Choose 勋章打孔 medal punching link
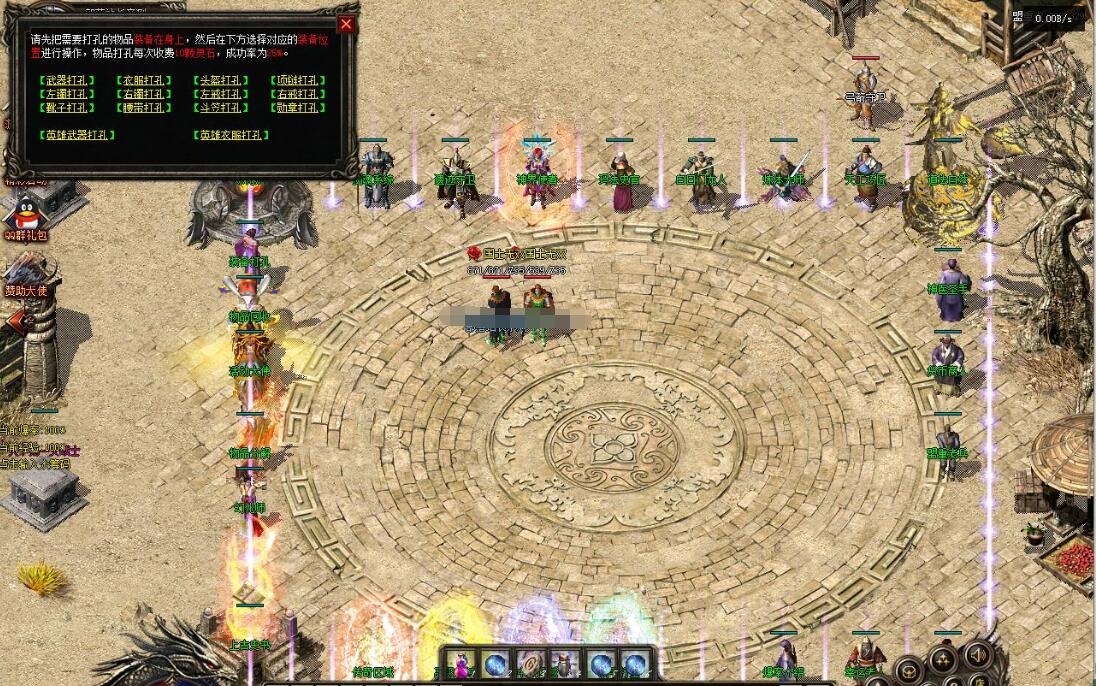The width and height of the screenshot is (1096, 686). click(296, 108)
